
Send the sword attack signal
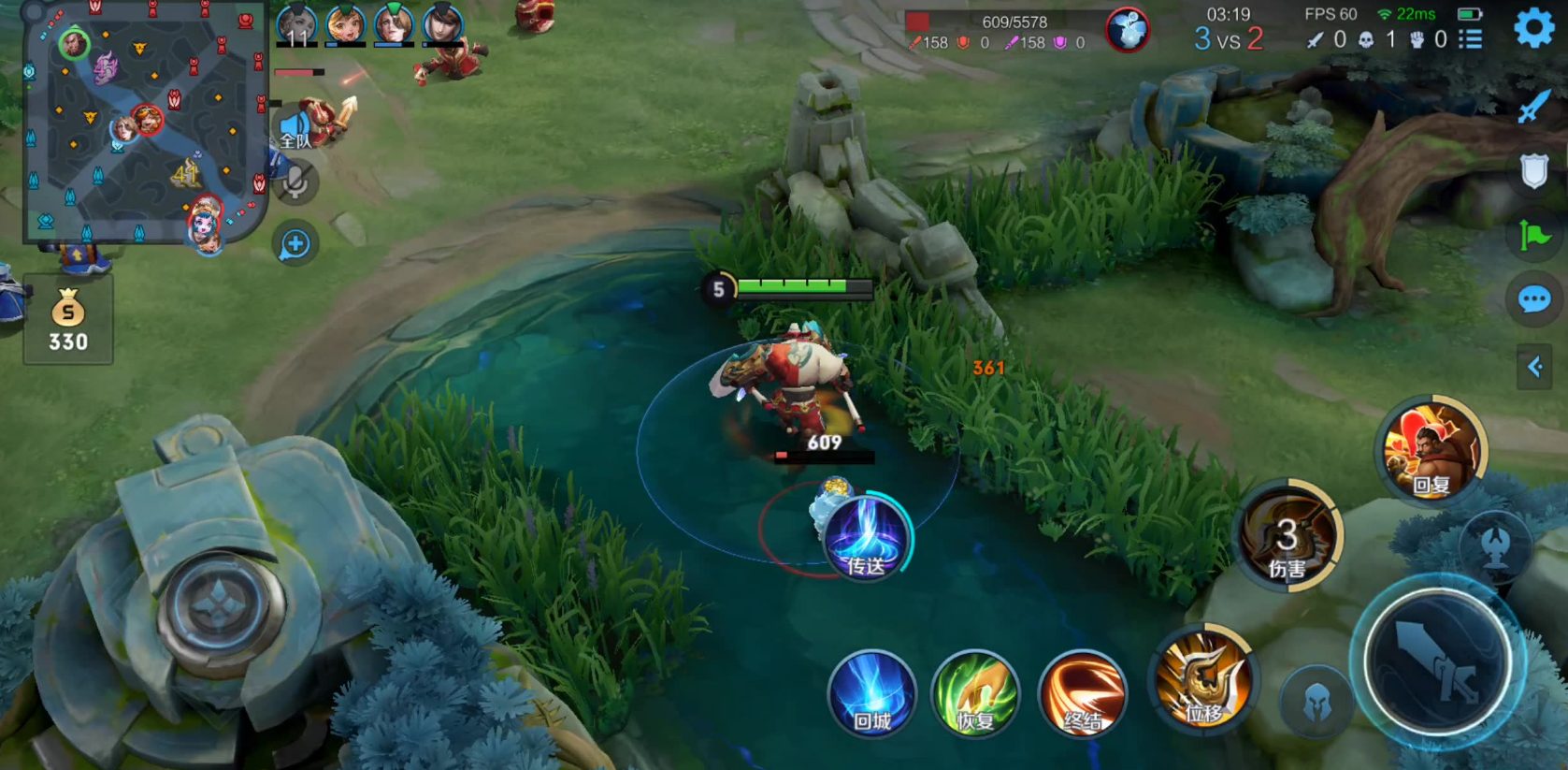1533,107
